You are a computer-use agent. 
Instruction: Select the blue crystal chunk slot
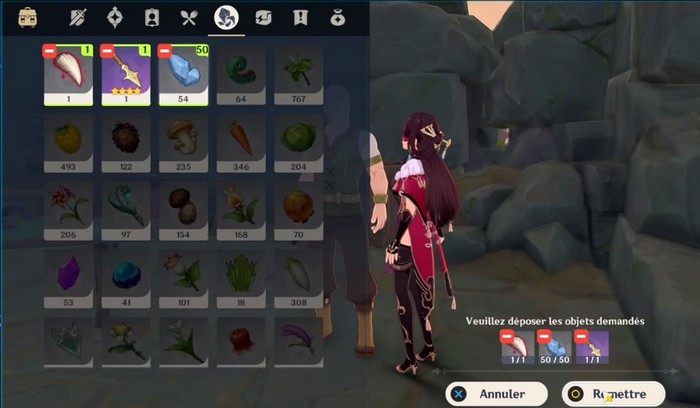coord(184,72)
